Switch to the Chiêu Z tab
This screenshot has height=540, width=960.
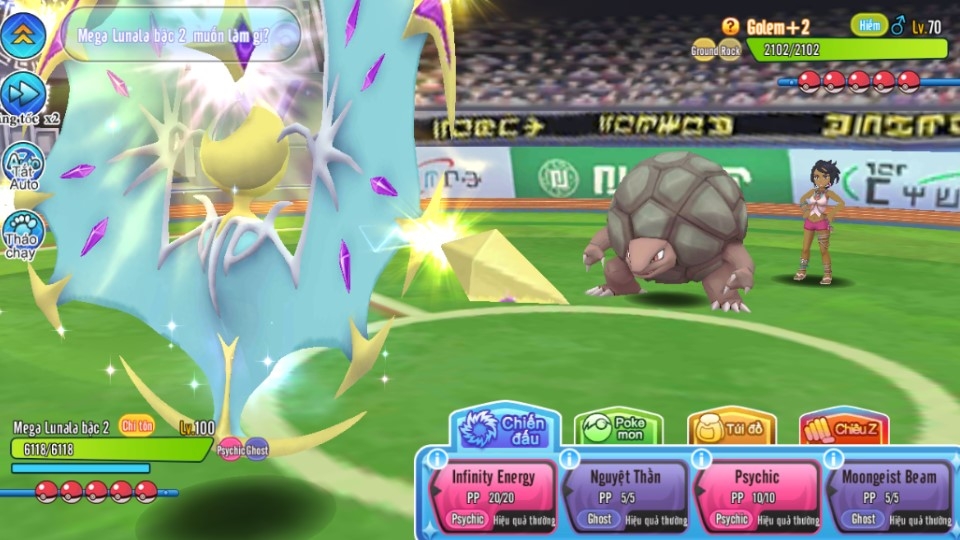pos(845,428)
